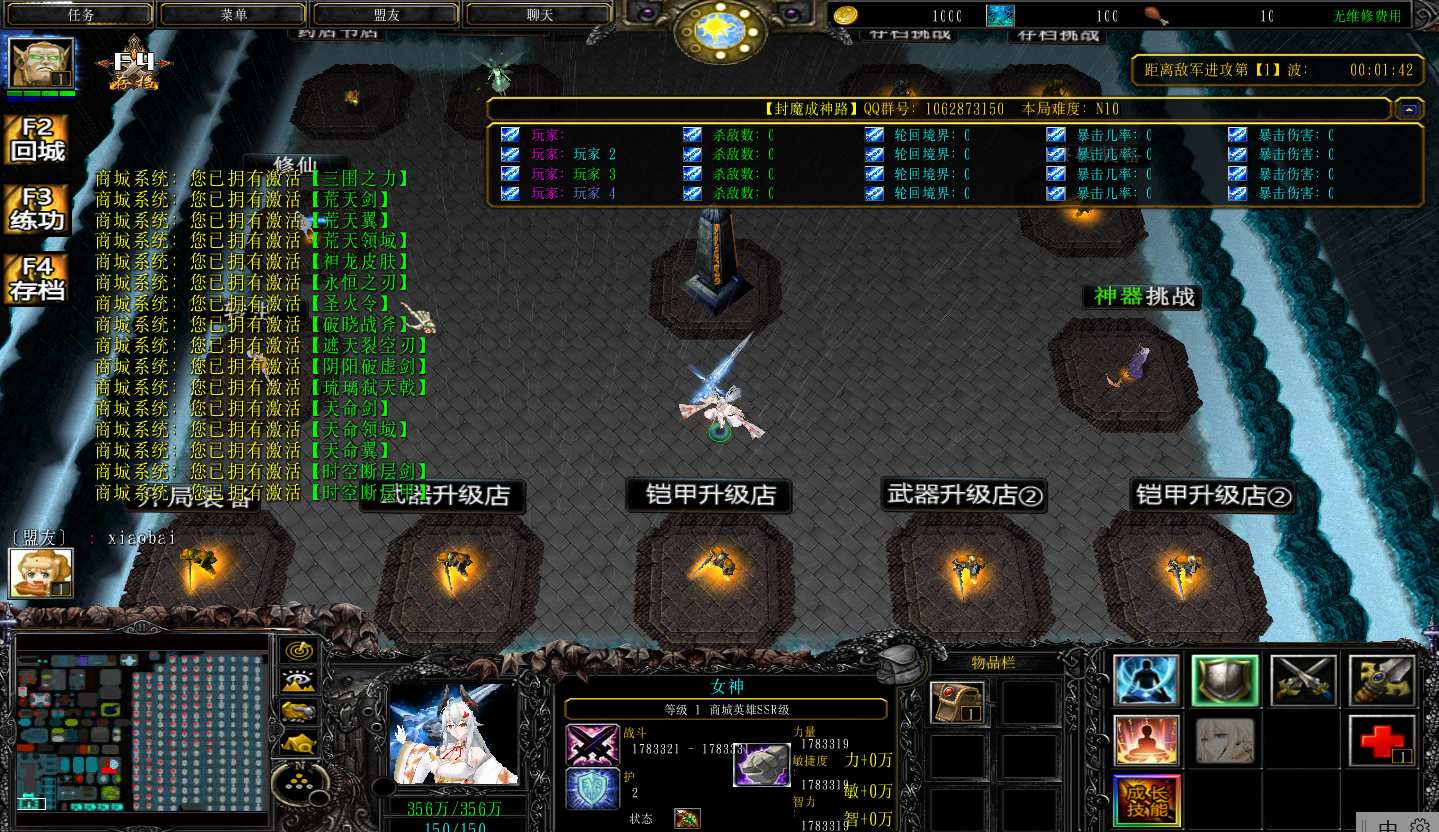
Task: Click the F2 回城 return-to-town button
Action: pos(37,140)
